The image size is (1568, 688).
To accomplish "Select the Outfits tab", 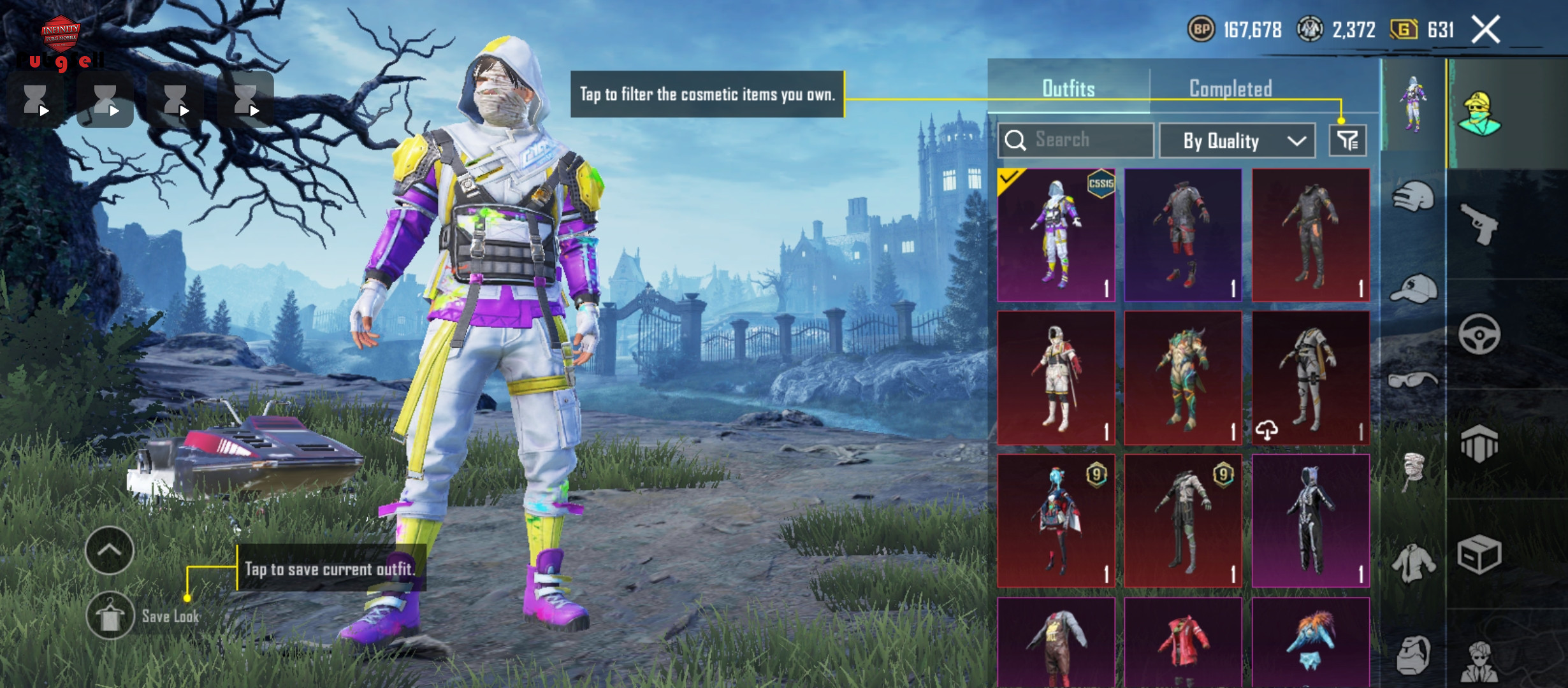I will click(1068, 89).
